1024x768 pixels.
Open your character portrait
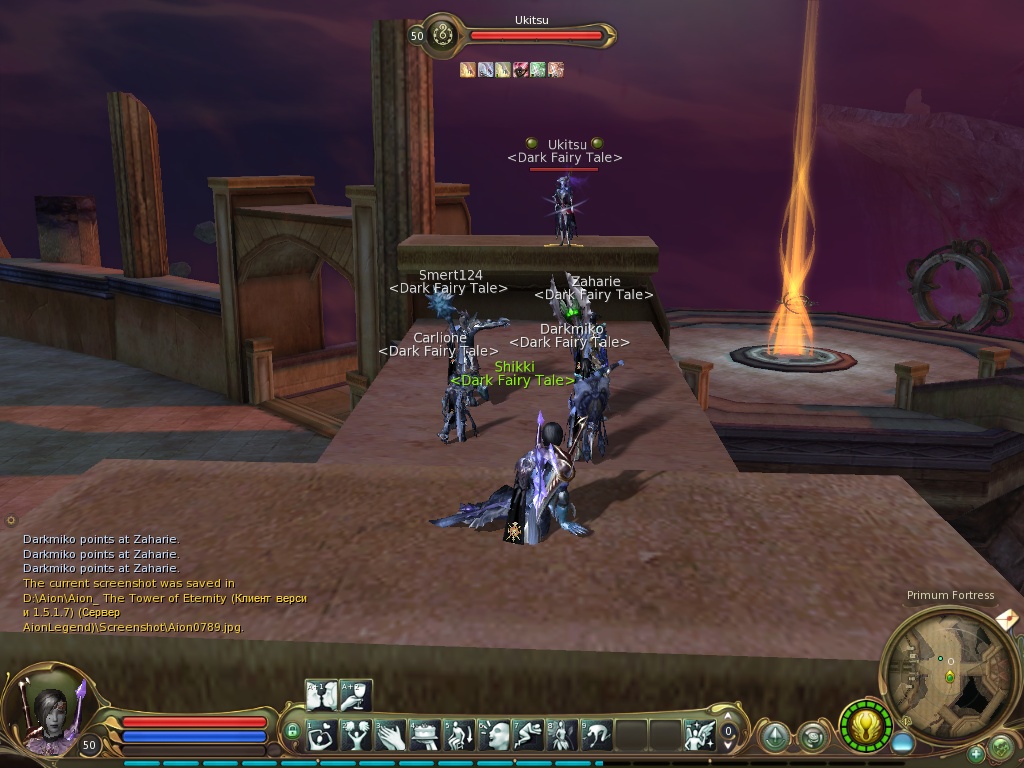point(48,712)
